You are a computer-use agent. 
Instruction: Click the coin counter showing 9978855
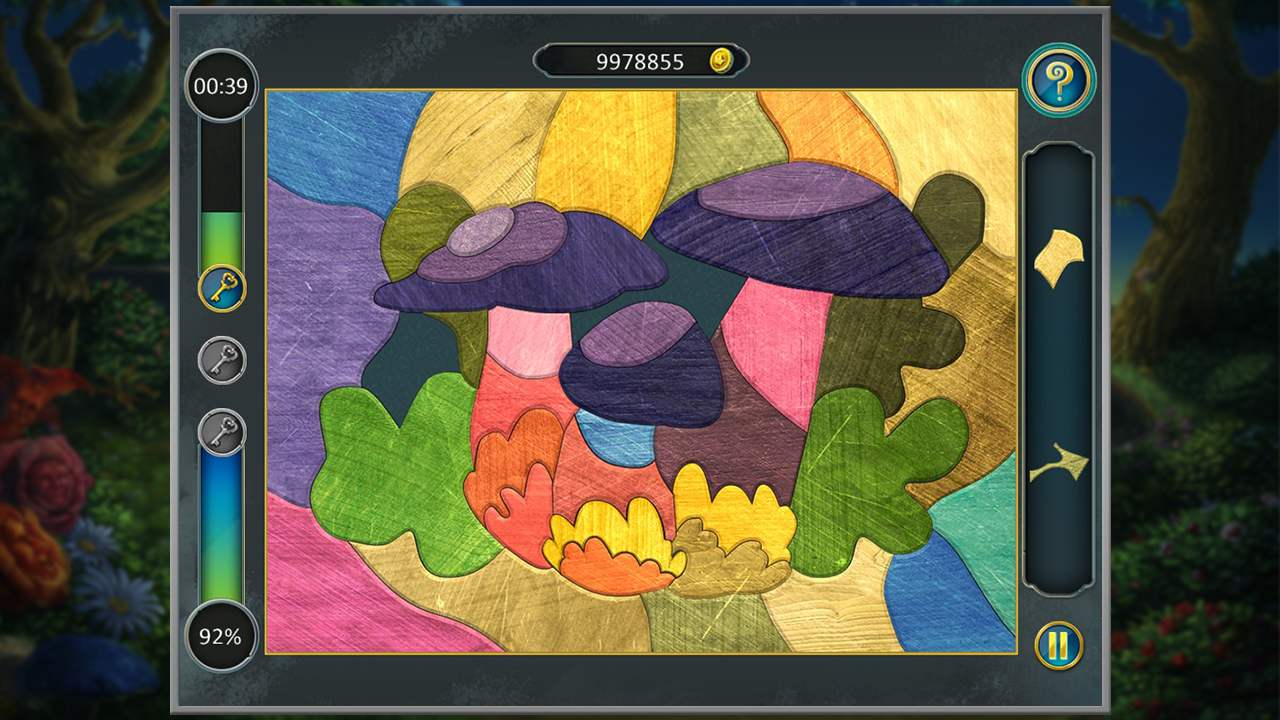(640, 60)
